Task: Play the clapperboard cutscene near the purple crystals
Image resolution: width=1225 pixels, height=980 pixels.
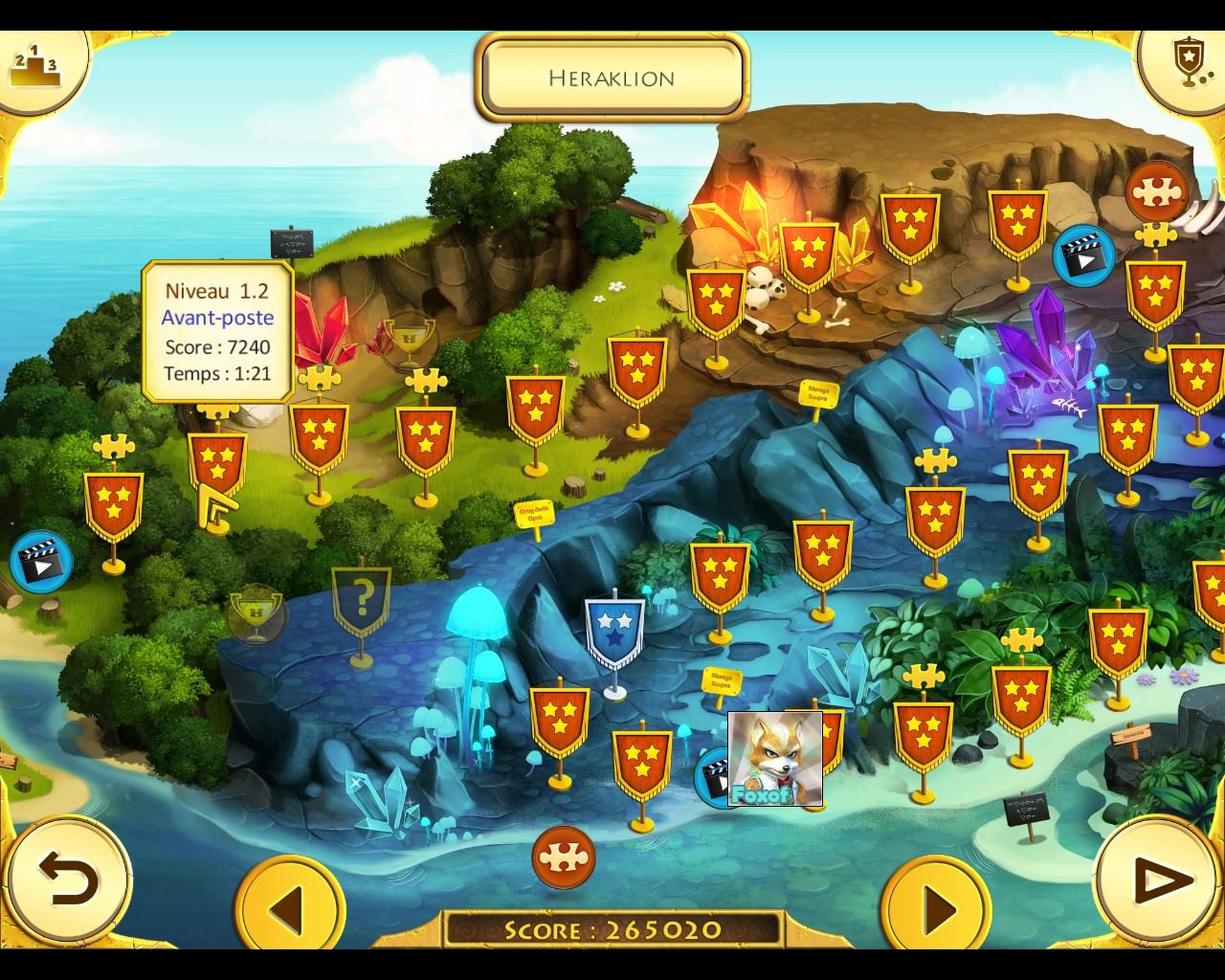Action: click(x=1083, y=256)
